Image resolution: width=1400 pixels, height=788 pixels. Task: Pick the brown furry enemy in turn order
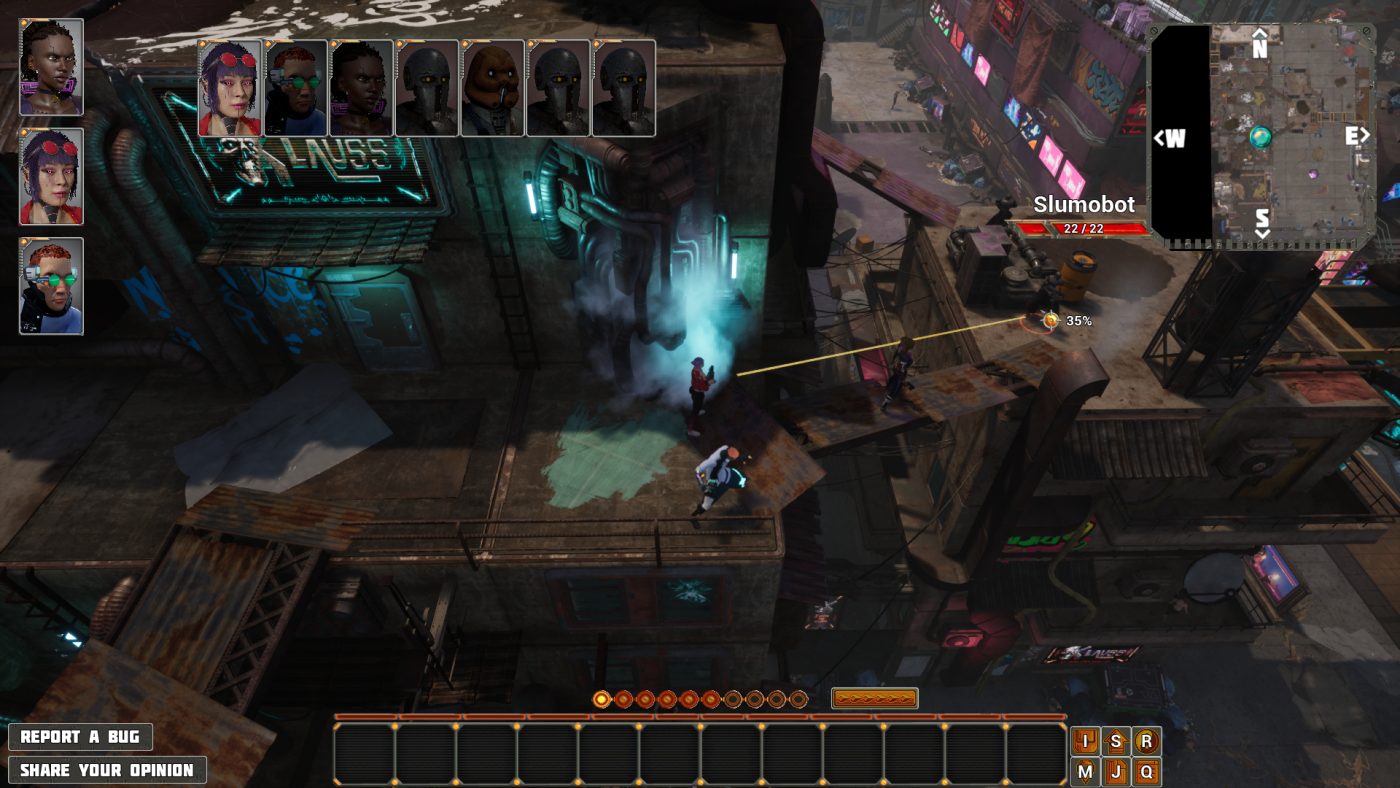tap(492, 88)
